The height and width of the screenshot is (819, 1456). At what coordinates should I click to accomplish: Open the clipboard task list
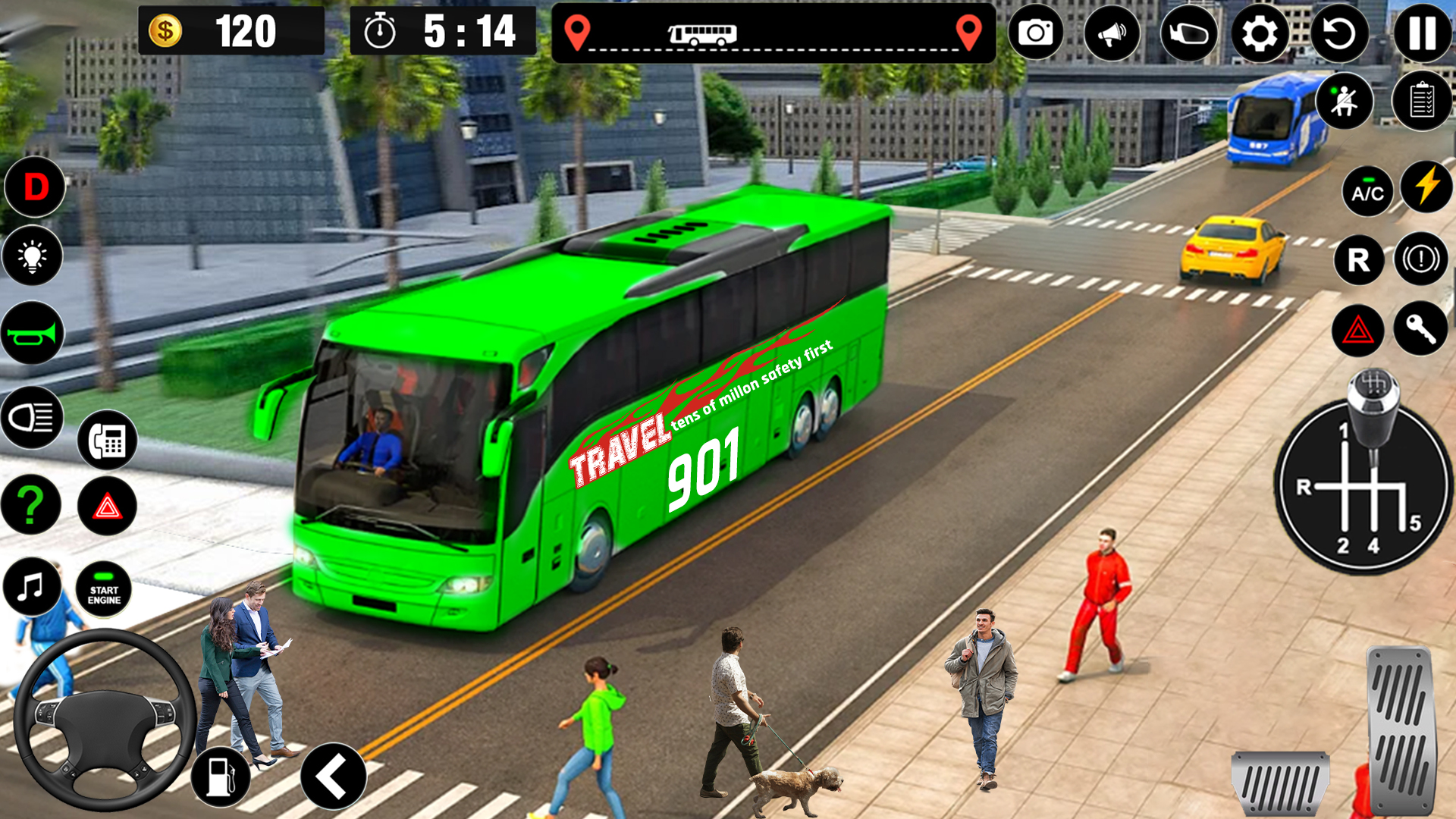1422,101
